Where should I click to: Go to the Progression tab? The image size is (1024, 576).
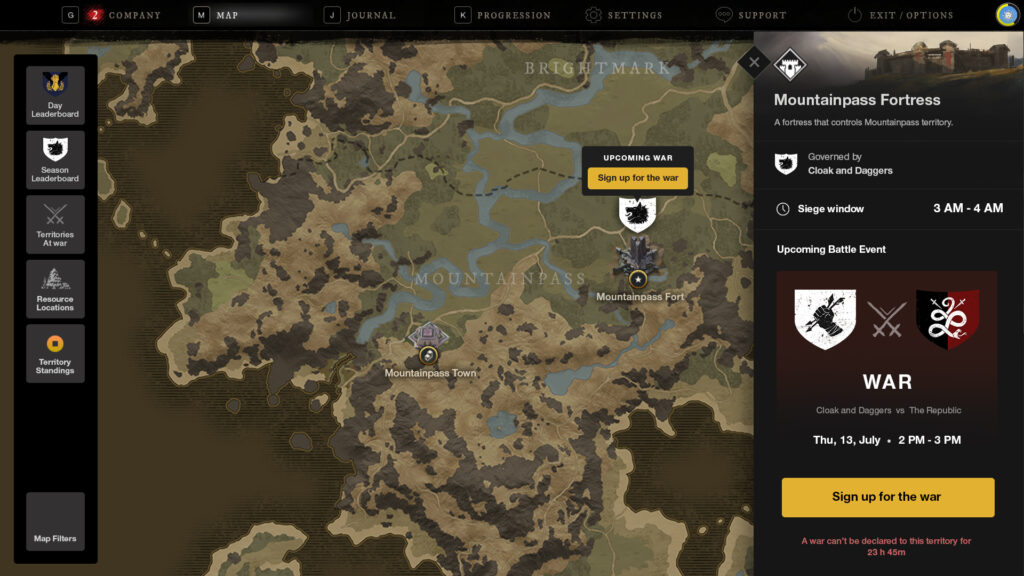(513, 15)
